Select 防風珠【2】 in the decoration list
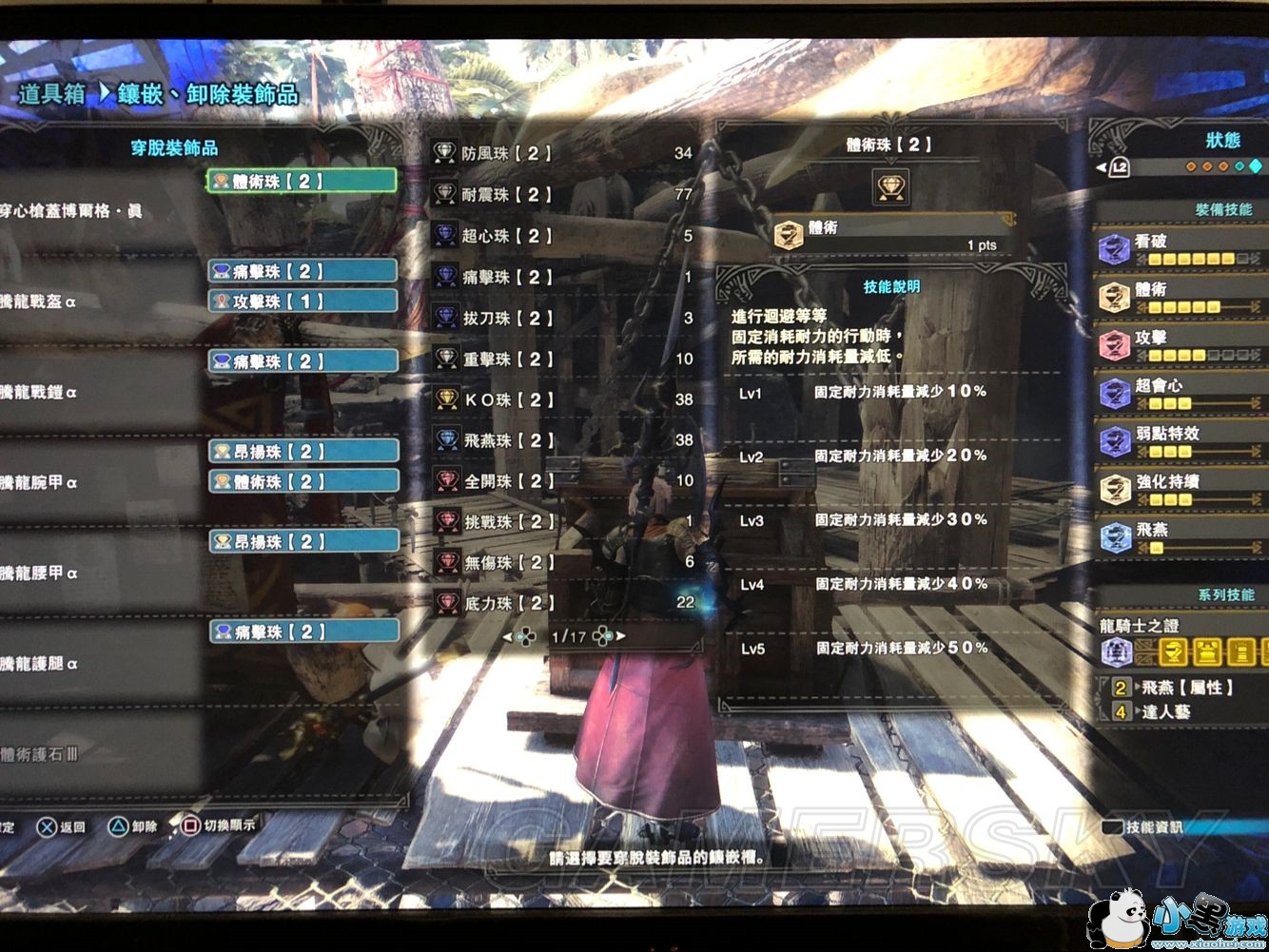The width and height of the screenshot is (1269, 952). tap(506, 153)
